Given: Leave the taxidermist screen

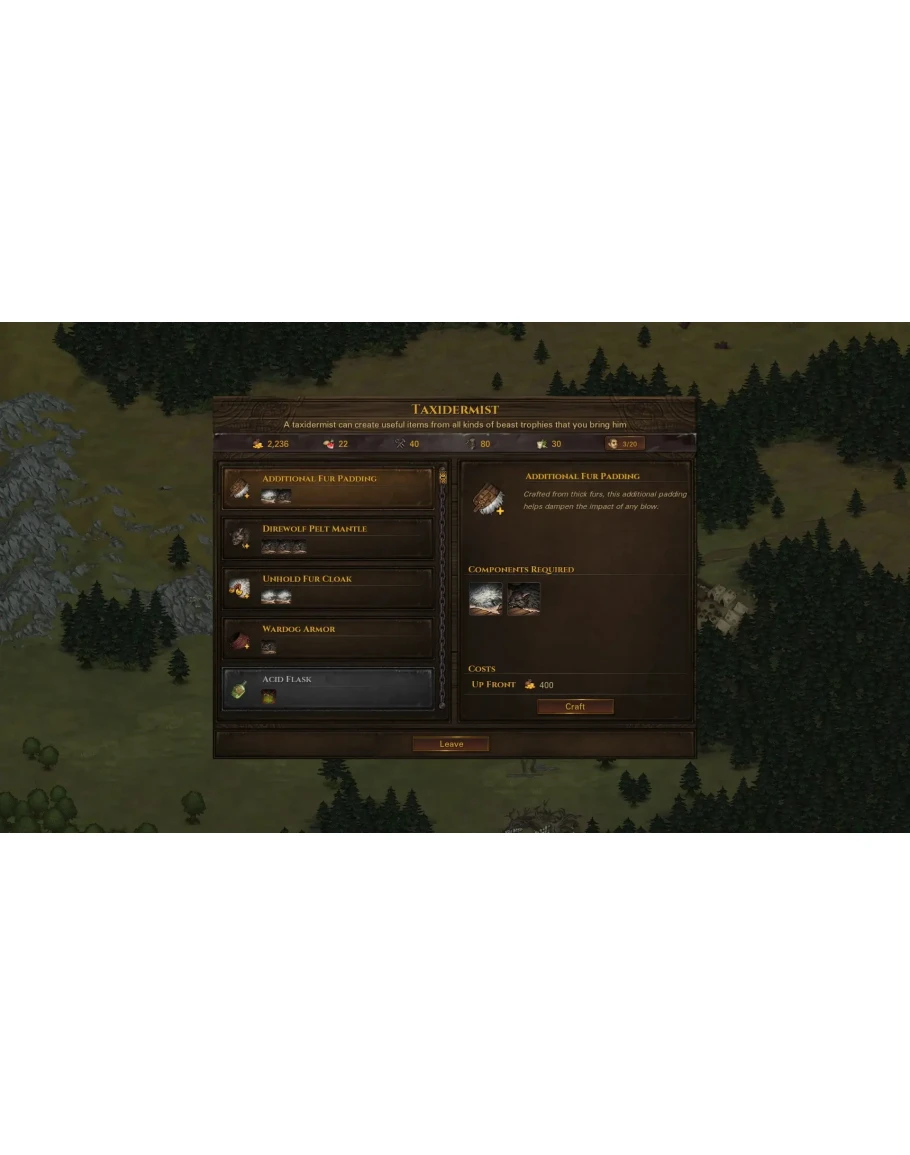Looking at the screenshot, I should [451, 744].
